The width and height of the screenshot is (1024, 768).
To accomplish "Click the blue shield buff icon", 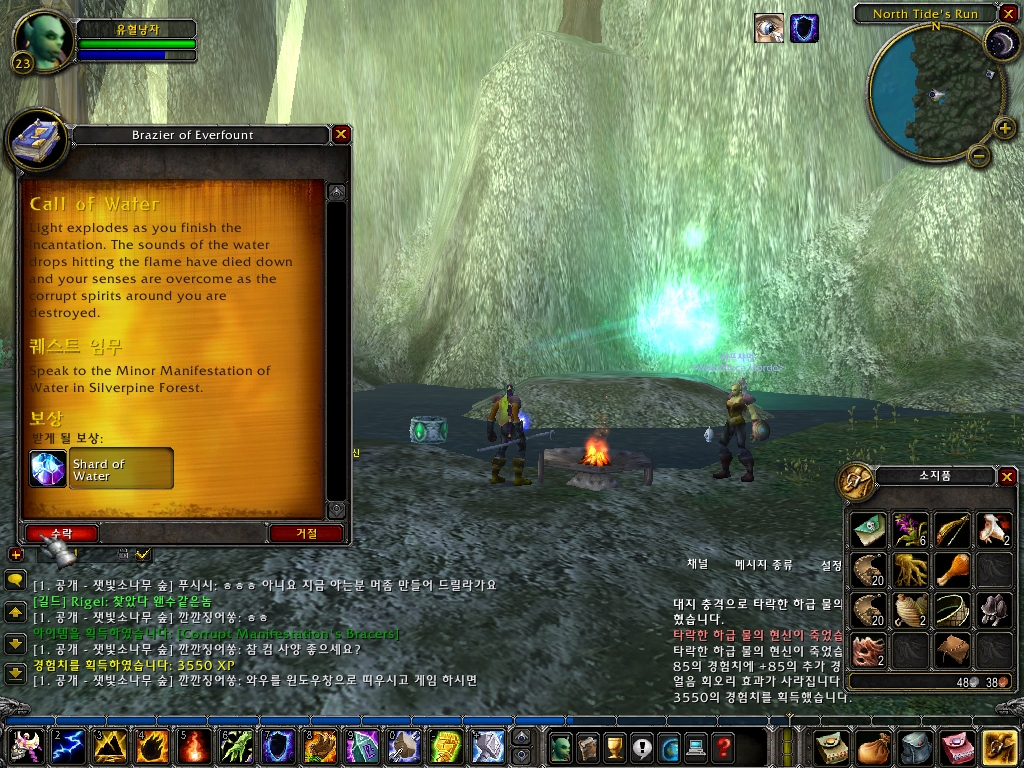I will click(x=804, y=28).
